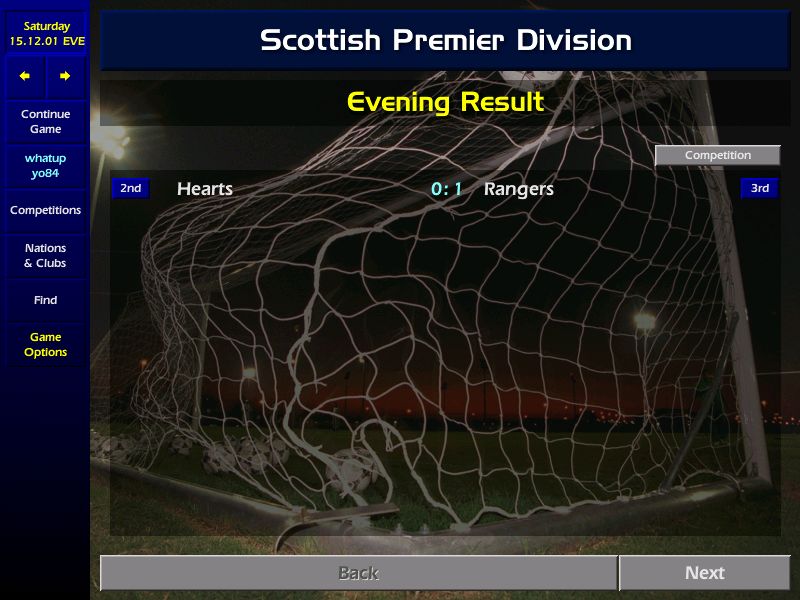800x600 pixels.
Task: Open the 0:1 match score
Action: pyautogui.click(x=446, y=189)
